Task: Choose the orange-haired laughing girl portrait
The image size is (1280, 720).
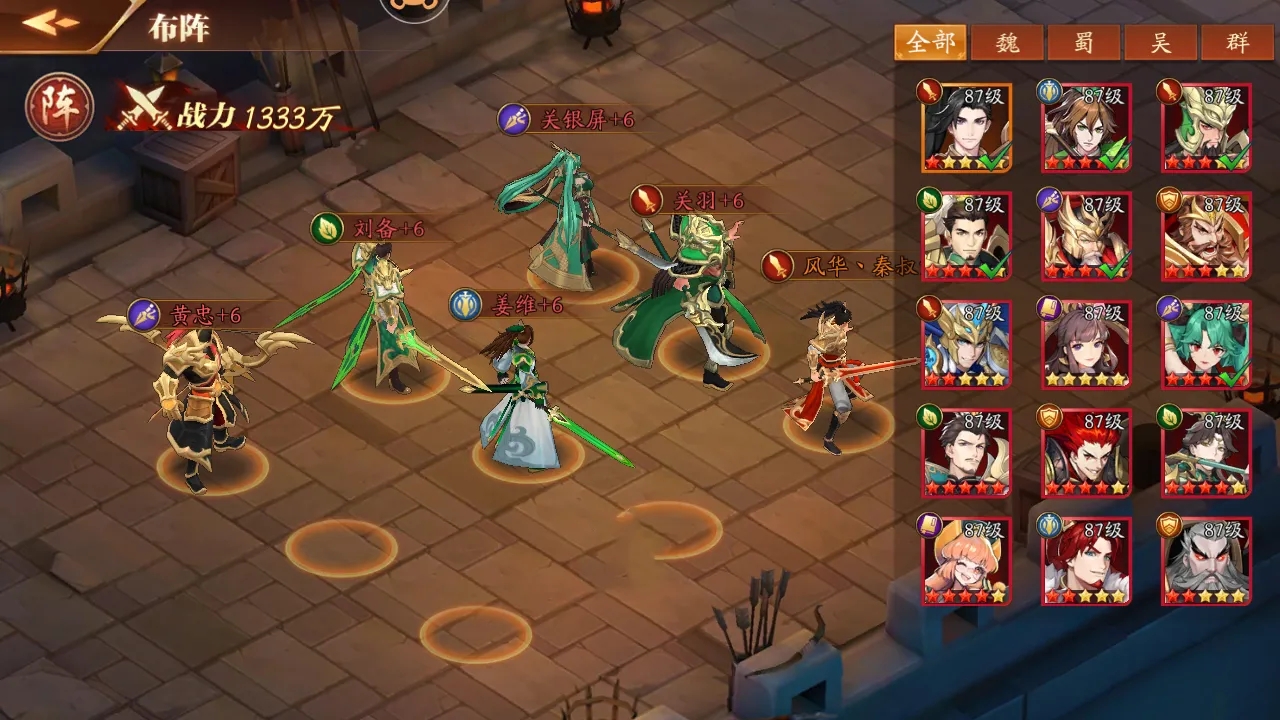Action: (x=966, y=561)
